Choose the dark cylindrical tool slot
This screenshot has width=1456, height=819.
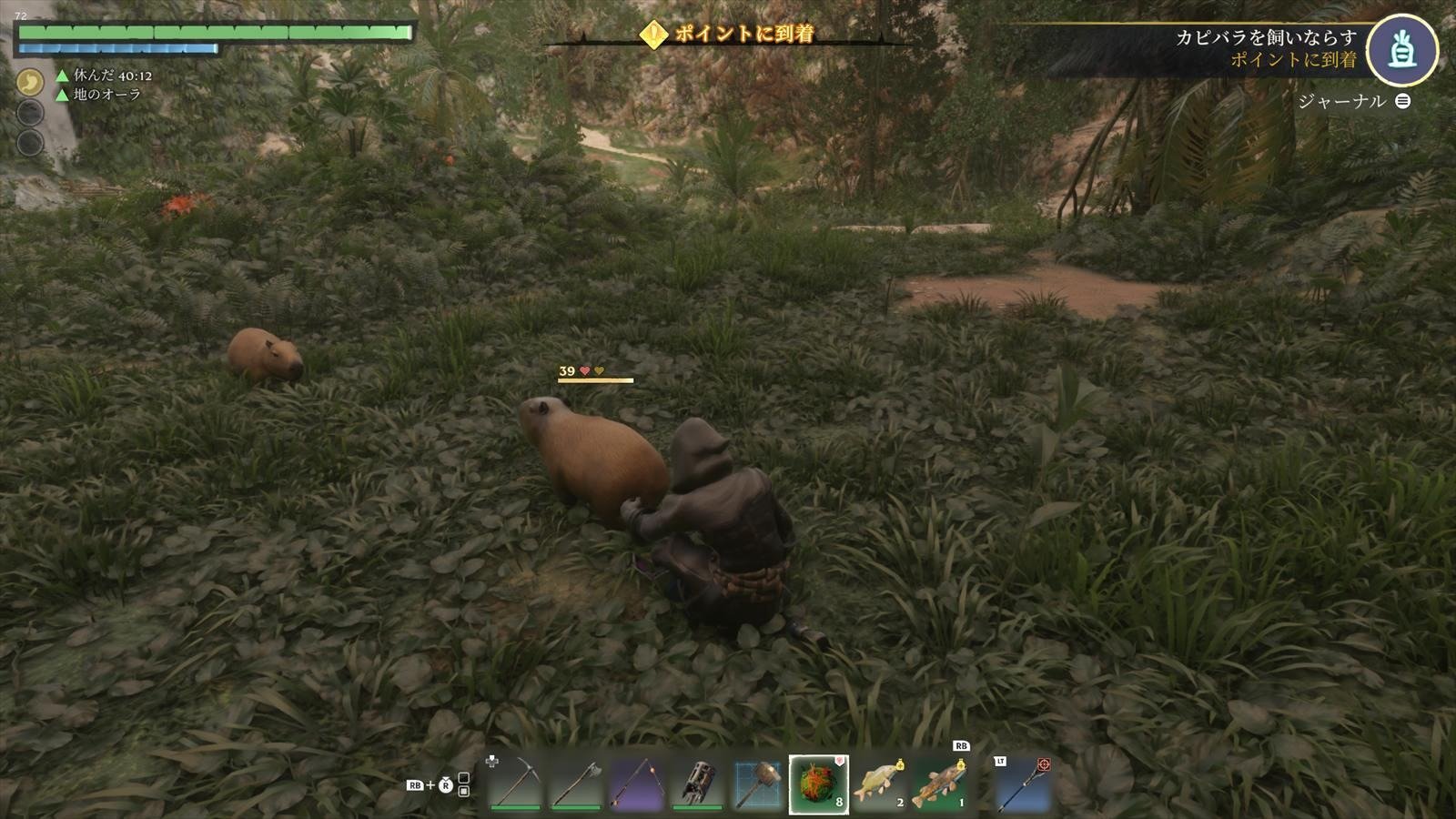coord(696,784)
